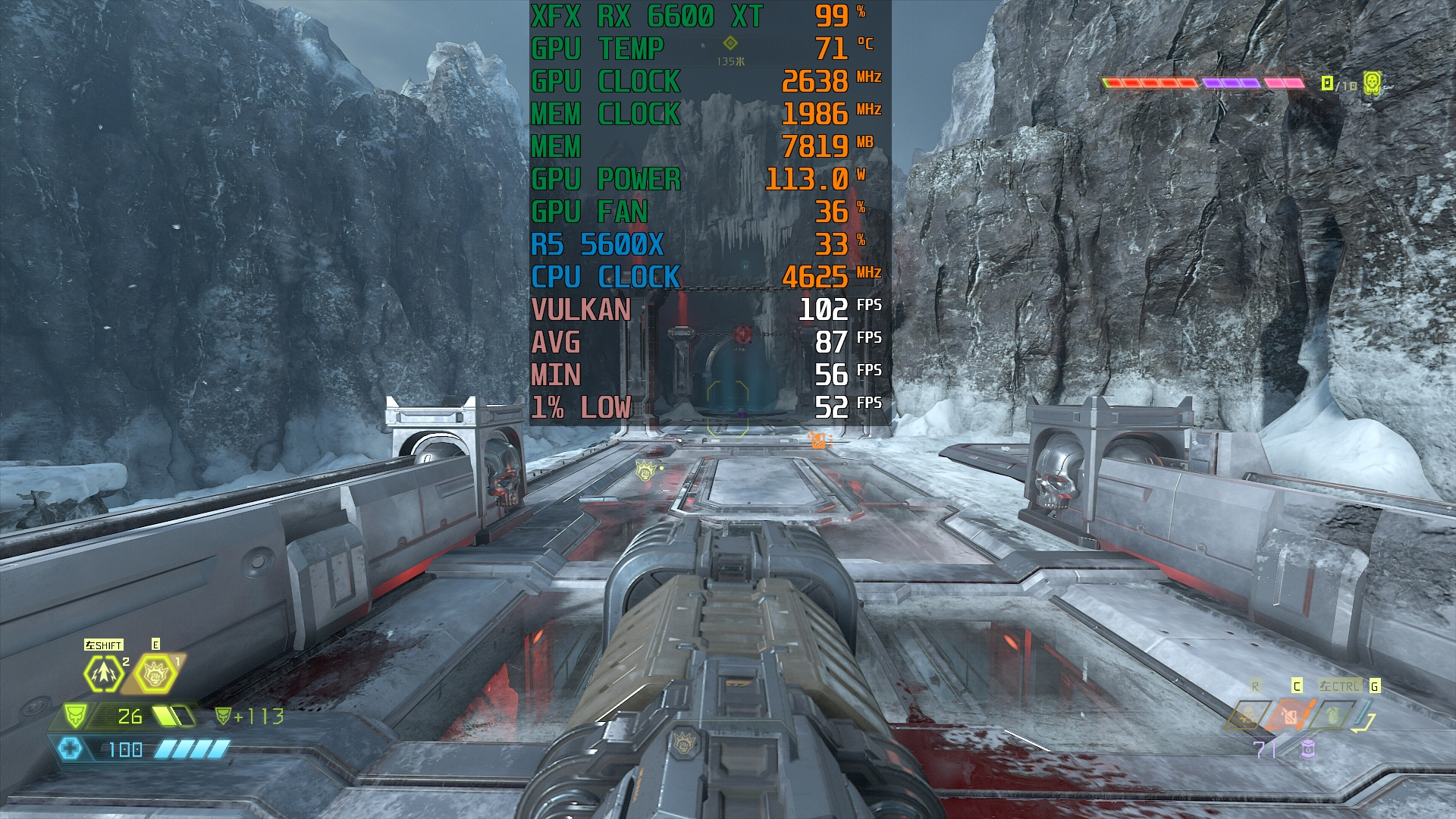Select the frag grenade equipment slot
Screen dimensions: 1456x819
tap(1332, 715)
